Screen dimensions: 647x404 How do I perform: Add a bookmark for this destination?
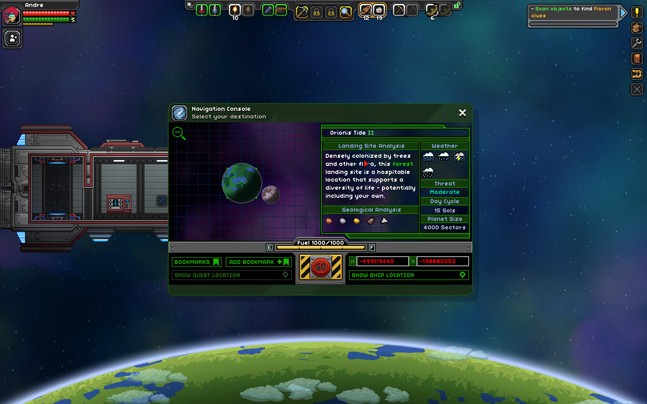(259, 262)
